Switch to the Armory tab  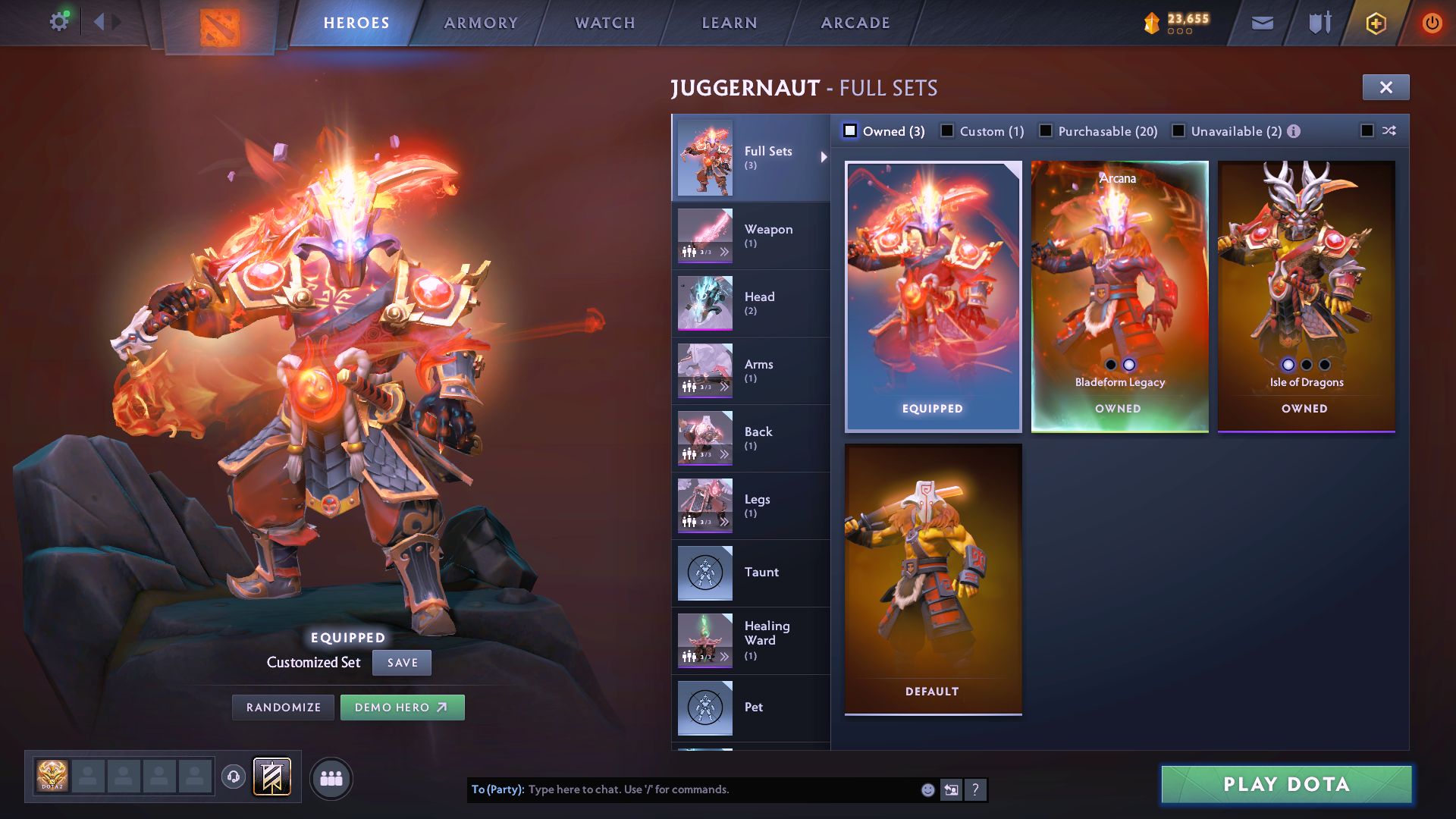tap(481, 23)
